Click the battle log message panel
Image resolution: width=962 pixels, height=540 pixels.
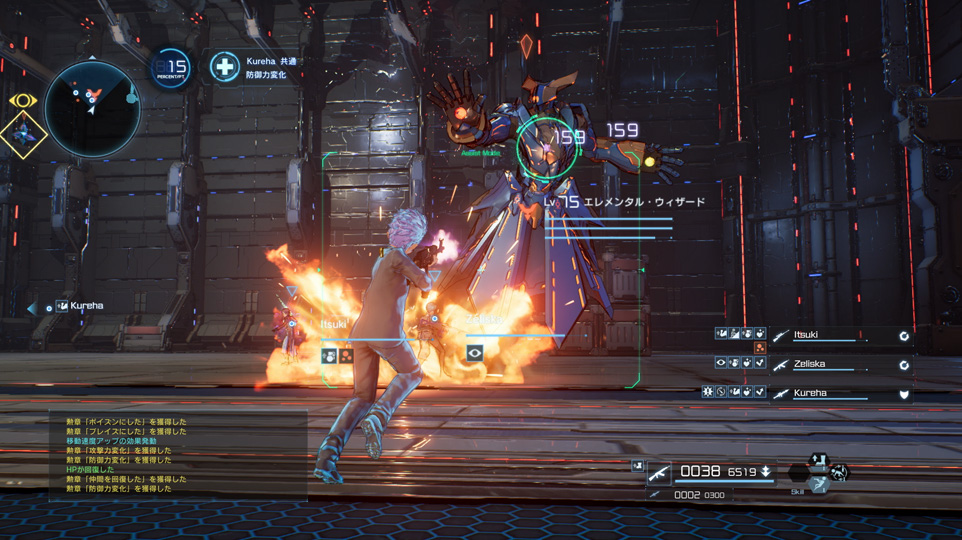pos(178,456)
